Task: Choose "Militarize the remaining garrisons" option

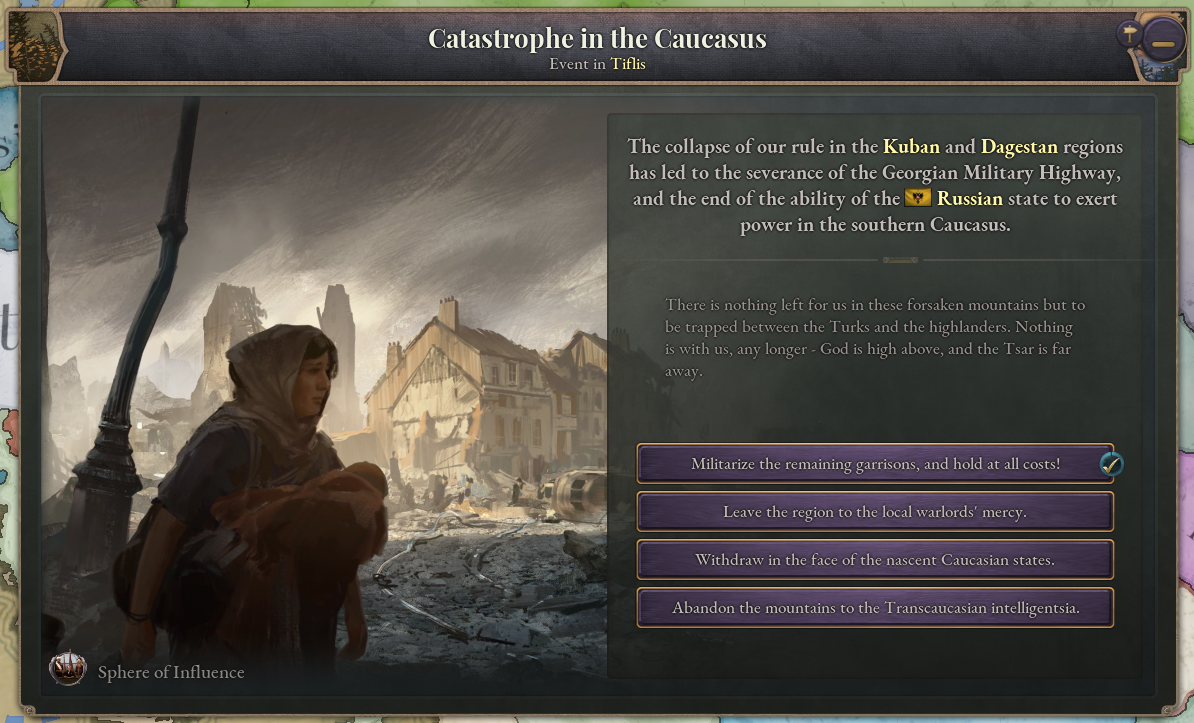Action: [x=875, y=464]
